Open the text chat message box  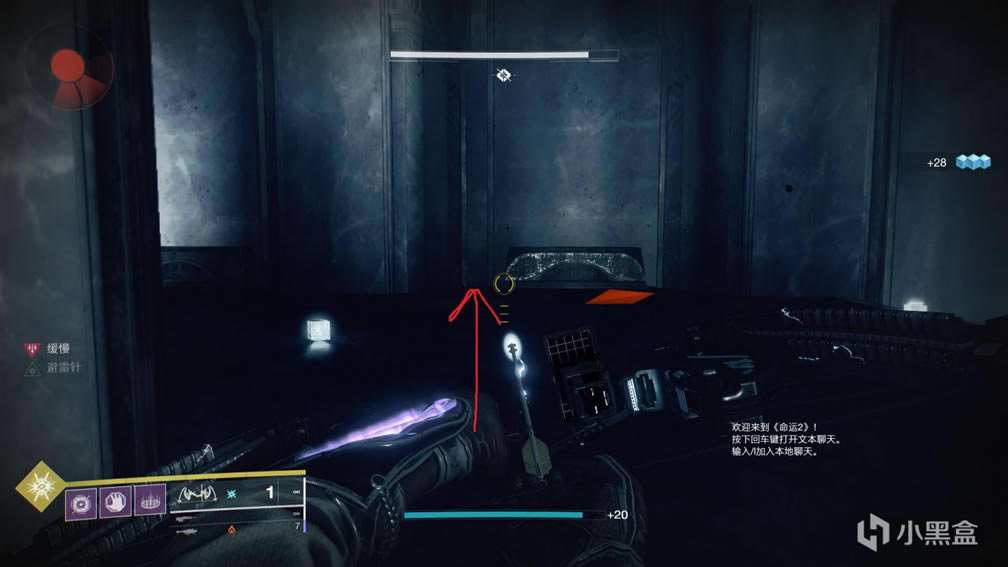pyautogui.click(x=789, y=438)
